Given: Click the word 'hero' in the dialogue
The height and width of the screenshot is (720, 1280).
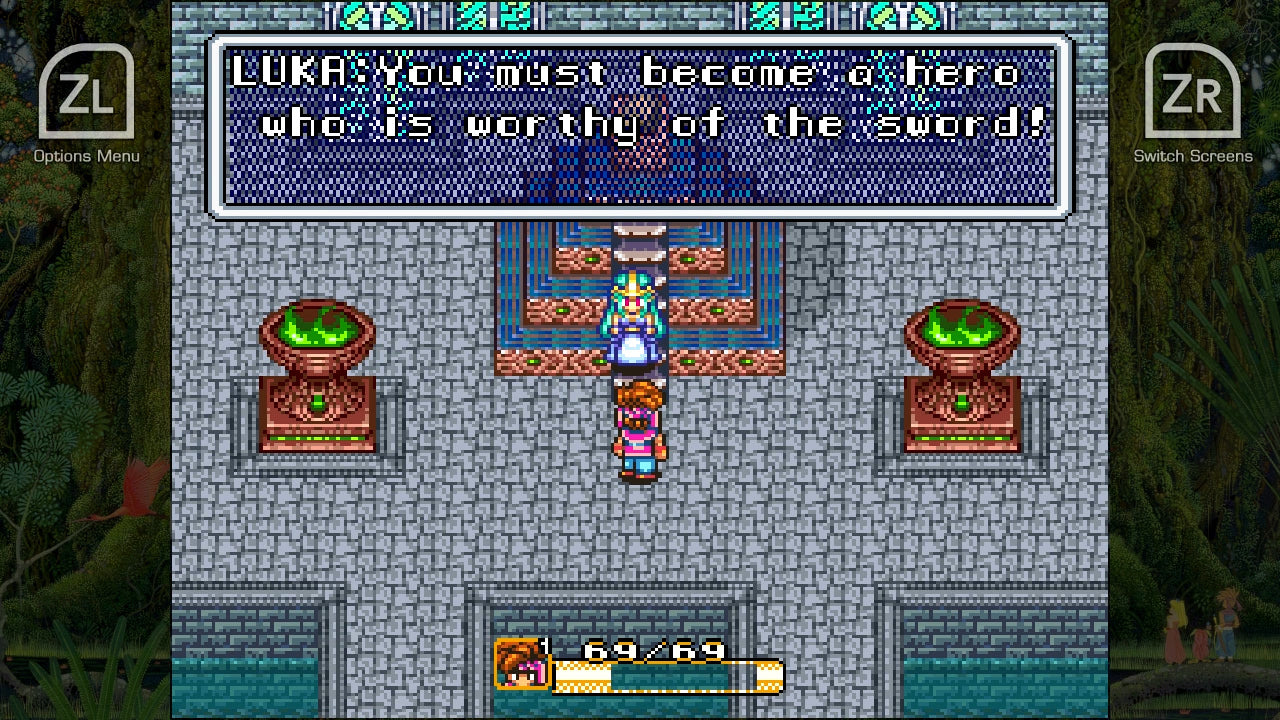Looking at the screenshot, I should coord(960,70).
